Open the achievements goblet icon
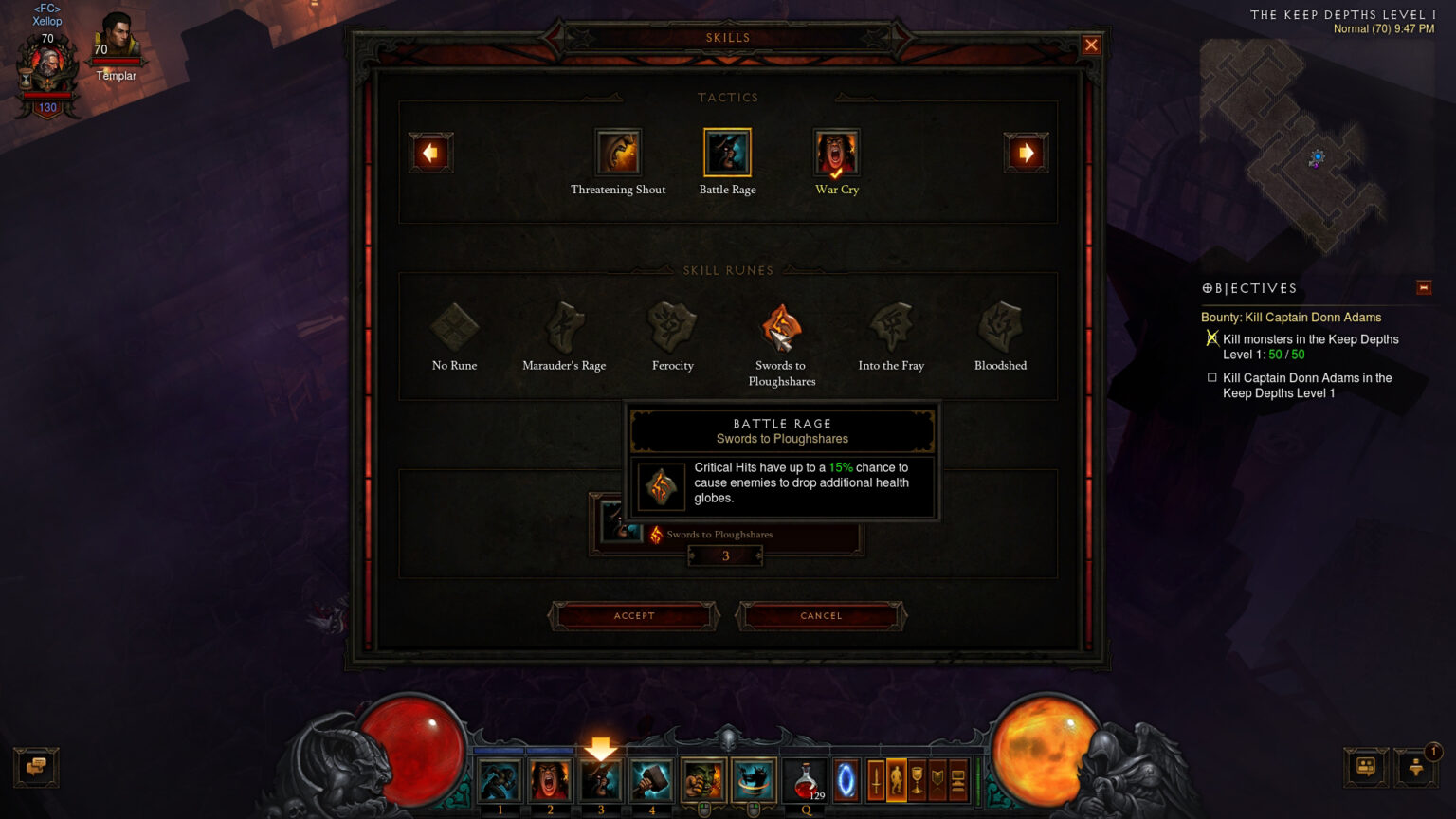This screenshot has height=819, width=1456. coord(917,779)
